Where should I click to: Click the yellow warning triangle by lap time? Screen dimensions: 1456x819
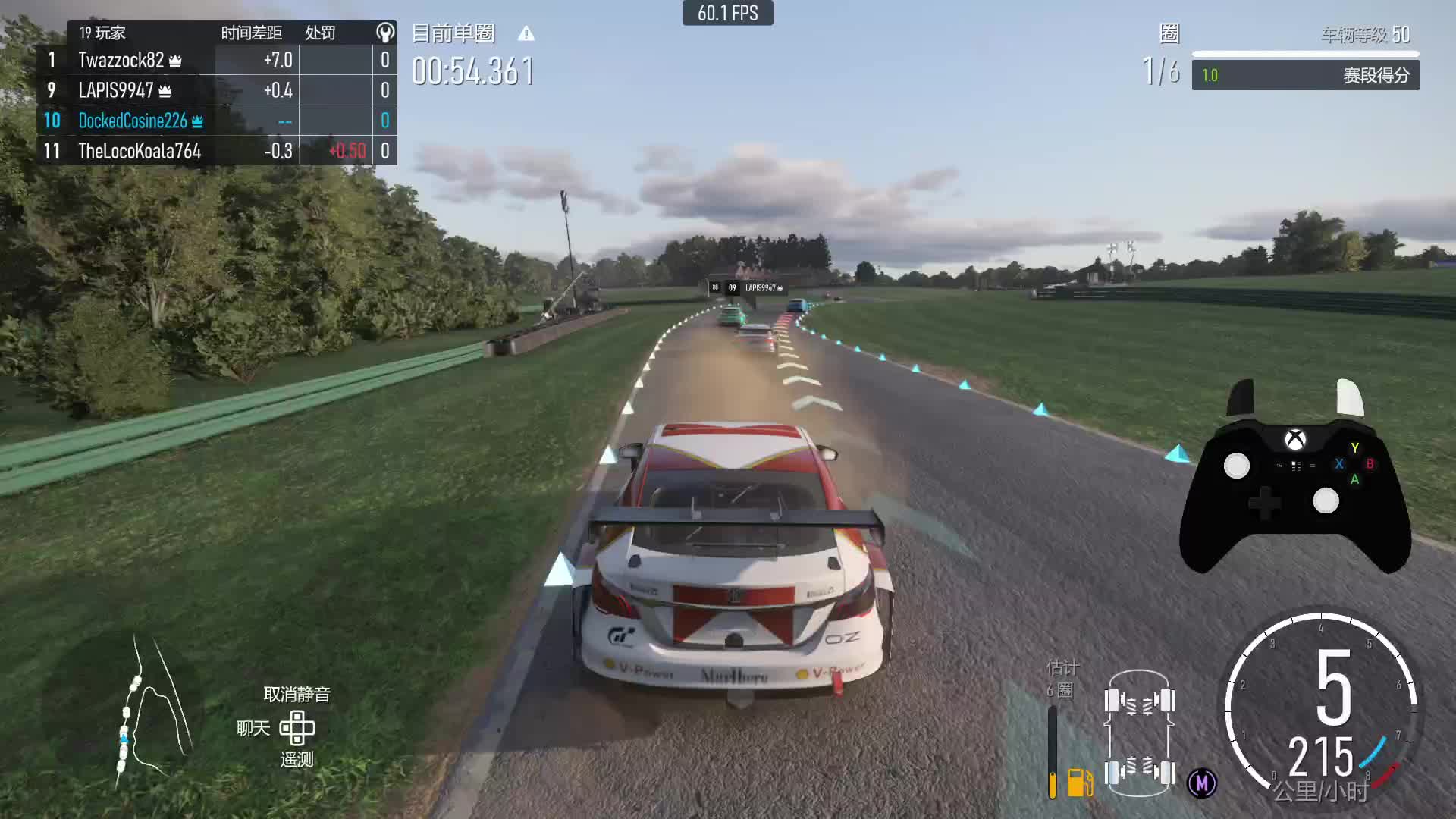(526, 34)
